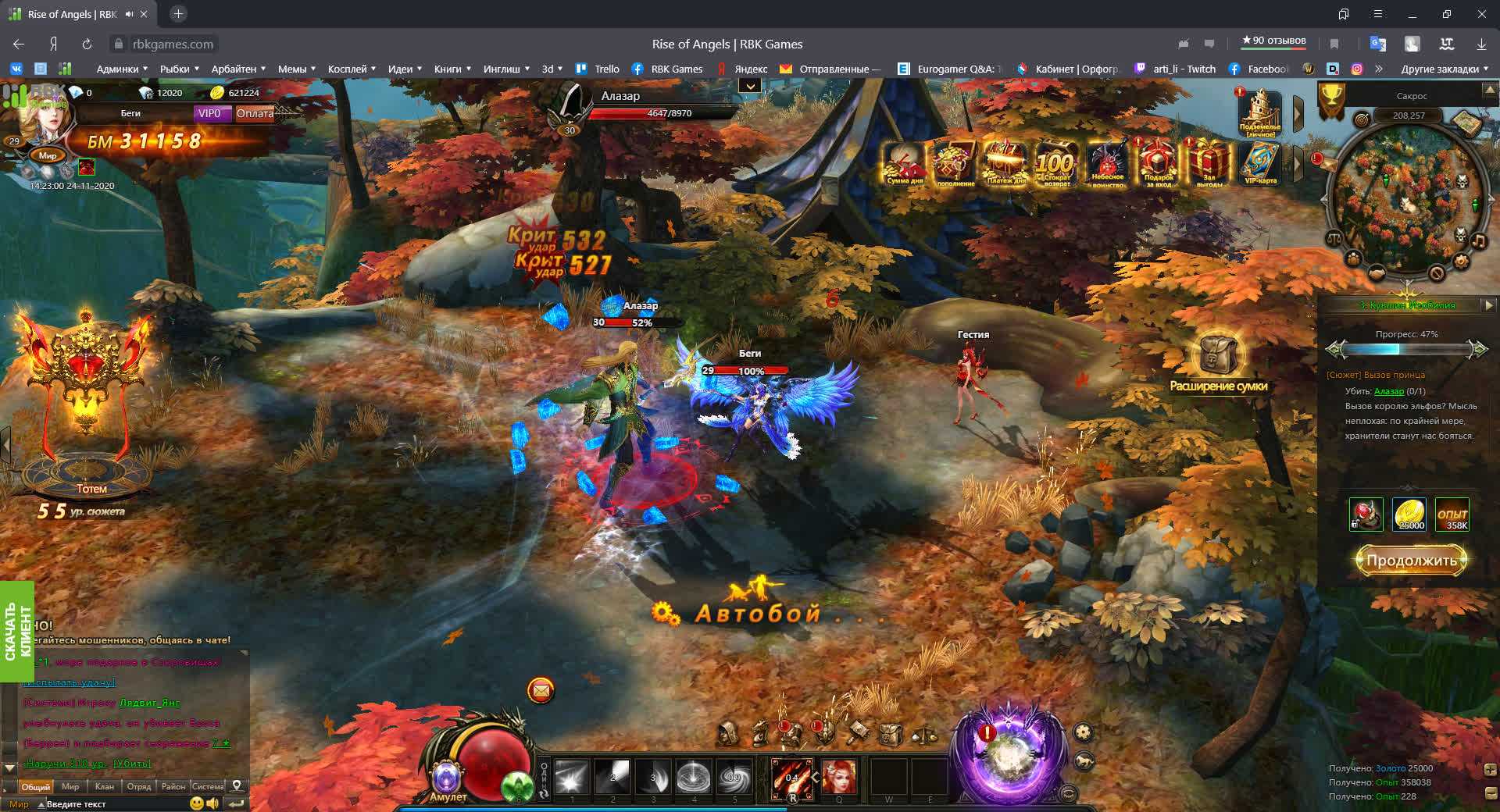Open the Небесное воинство event icon

pos(1107,162)
